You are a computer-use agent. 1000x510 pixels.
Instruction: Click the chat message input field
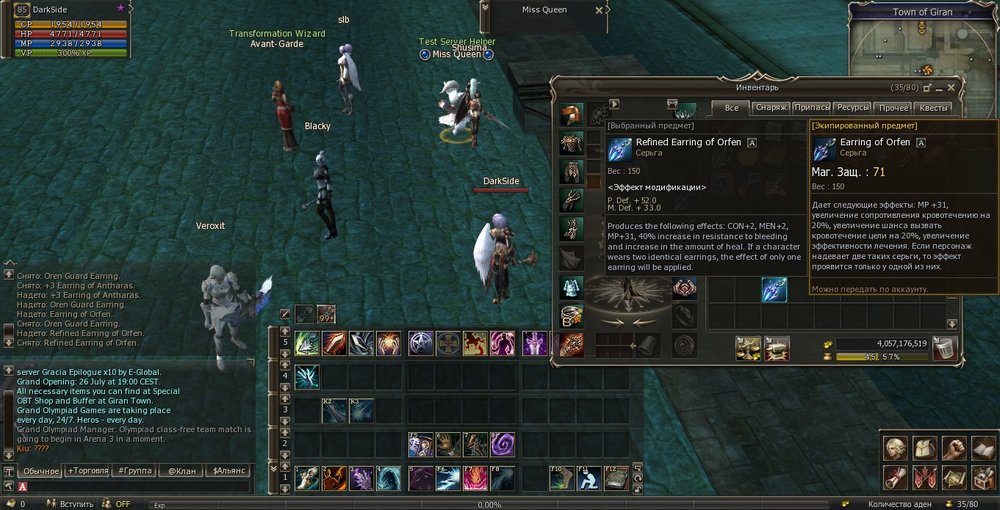(140, 487)
